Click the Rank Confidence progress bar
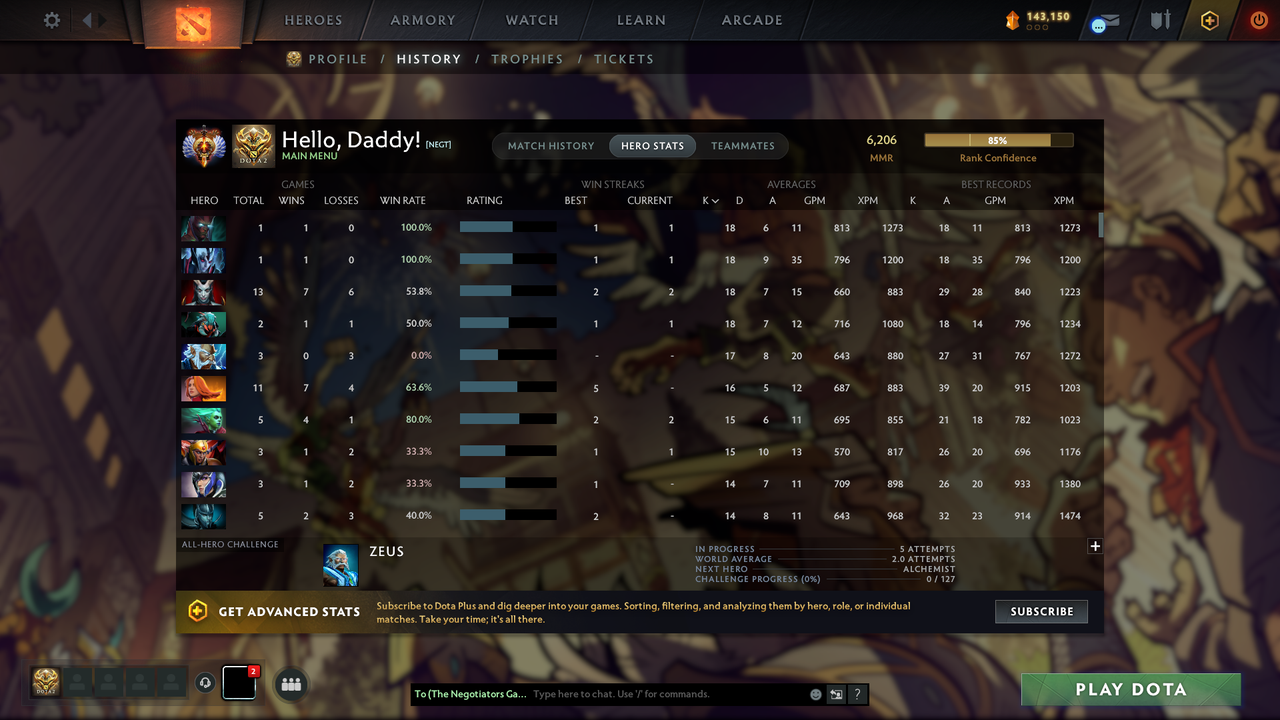Image resolution: width=1280 pixels, height=720 pixels. coord(998,140)
